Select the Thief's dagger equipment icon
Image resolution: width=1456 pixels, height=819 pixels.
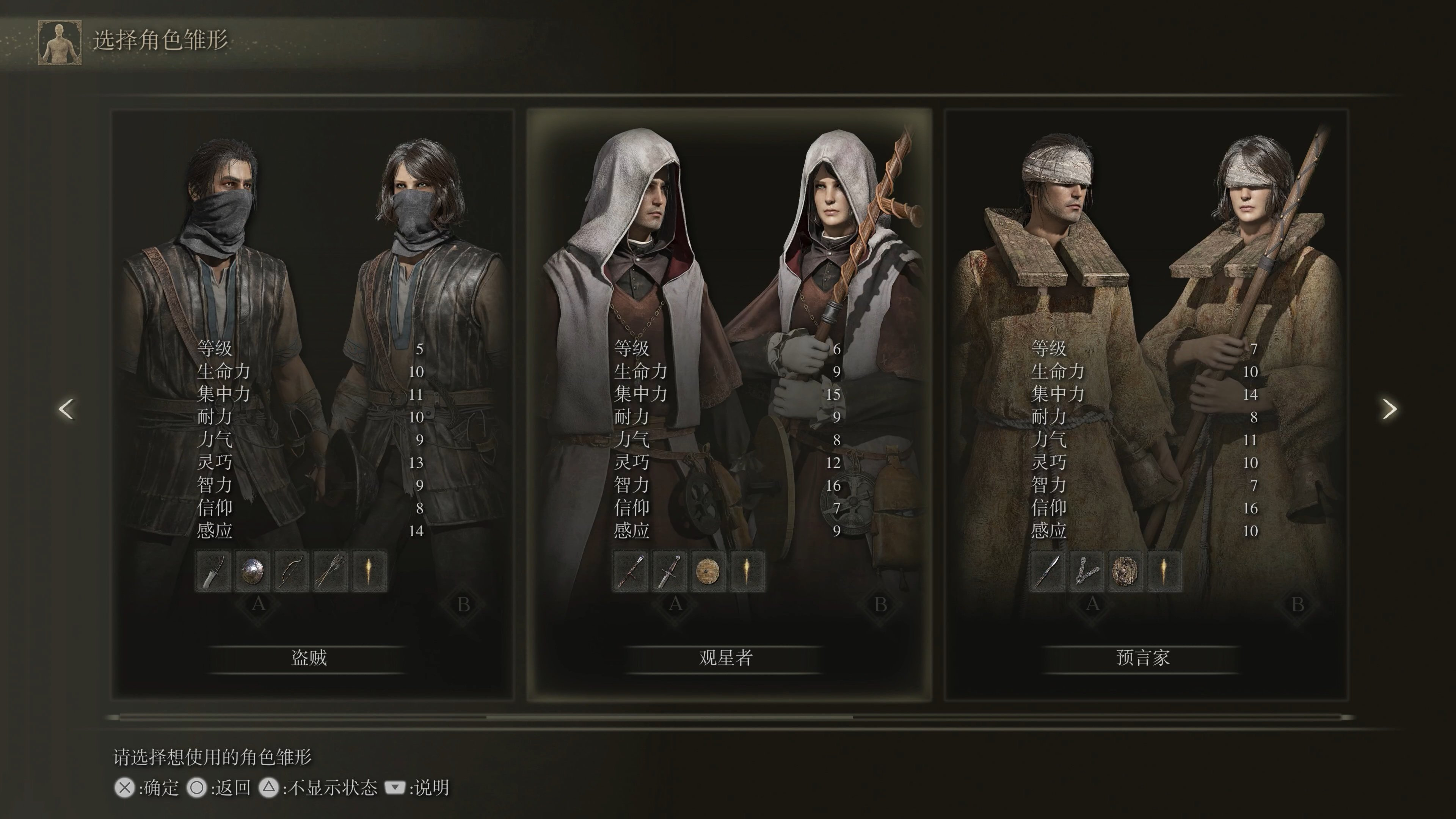212,571
